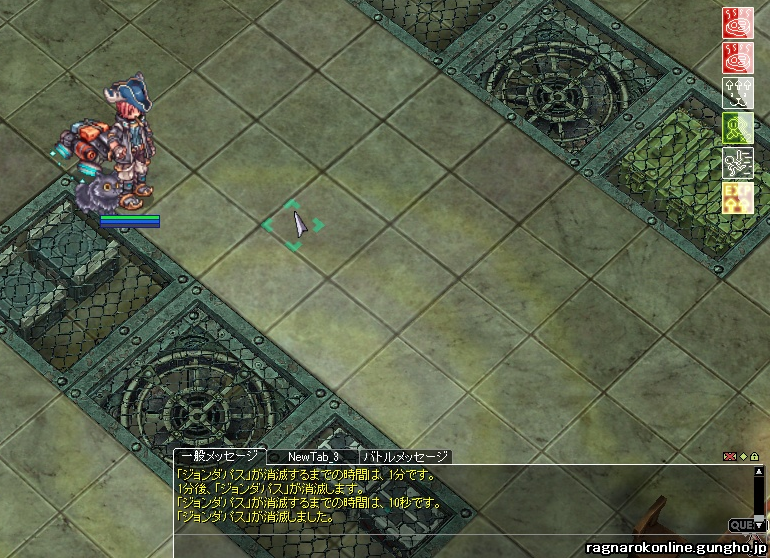Click the smiling face with arrows buff icon
Screen dimensions: 770x558
(737, 93)
